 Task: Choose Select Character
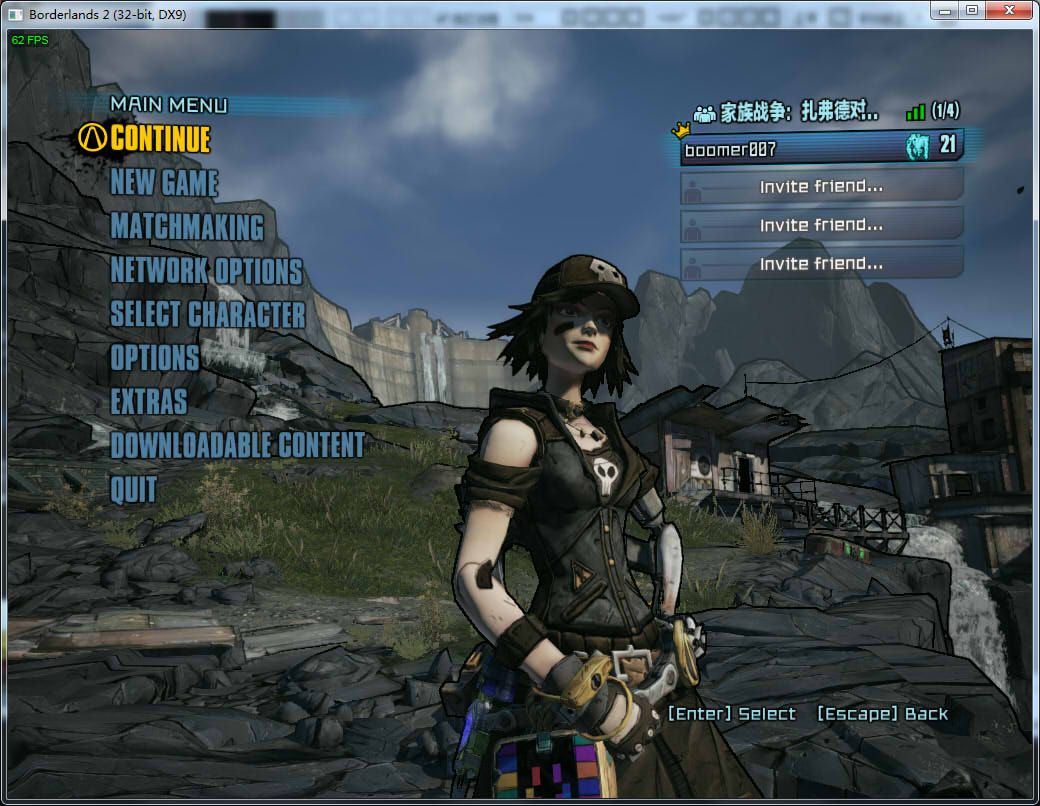(207, 315)
